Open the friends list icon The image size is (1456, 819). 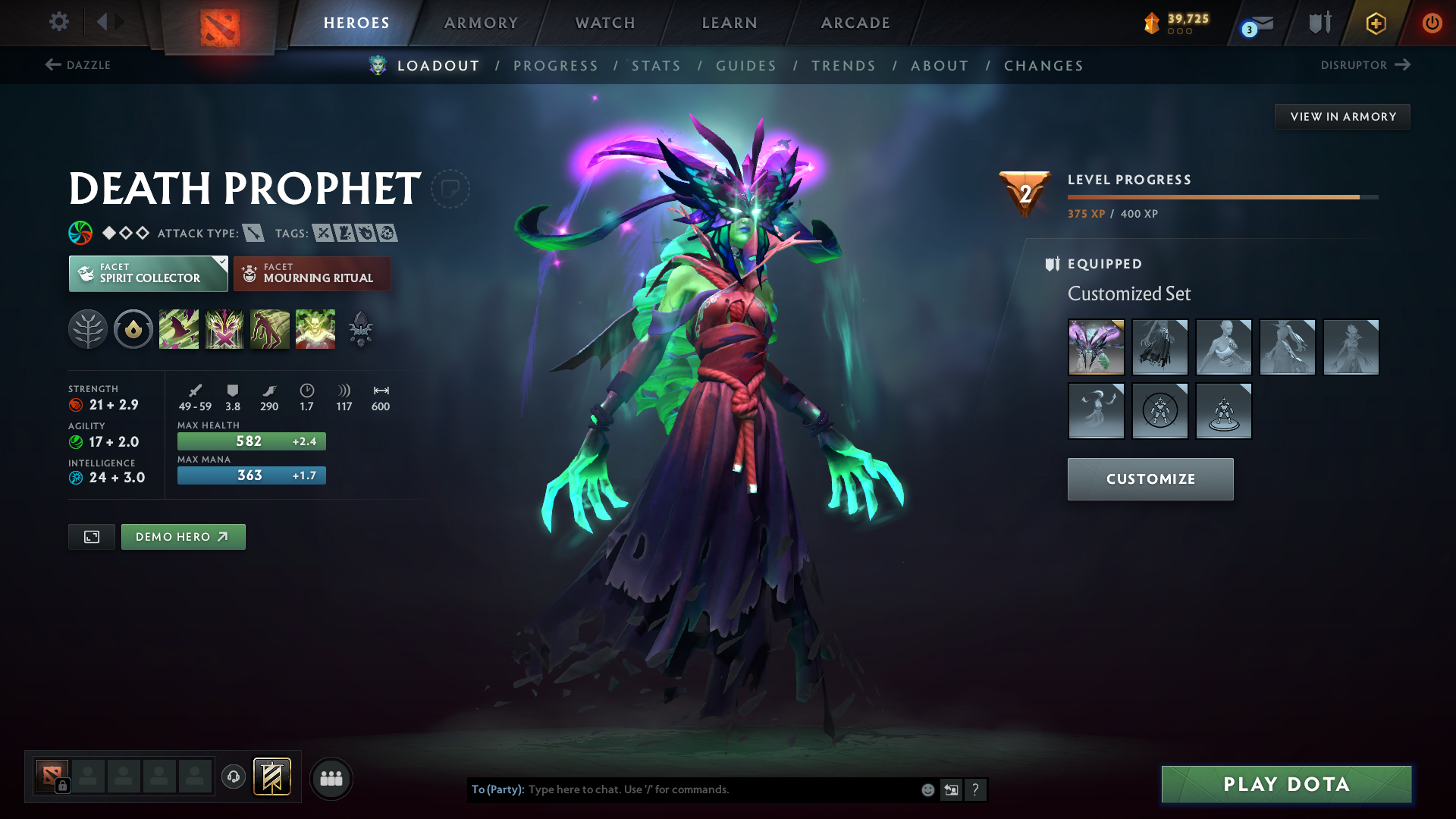click(x=331, y=778)
